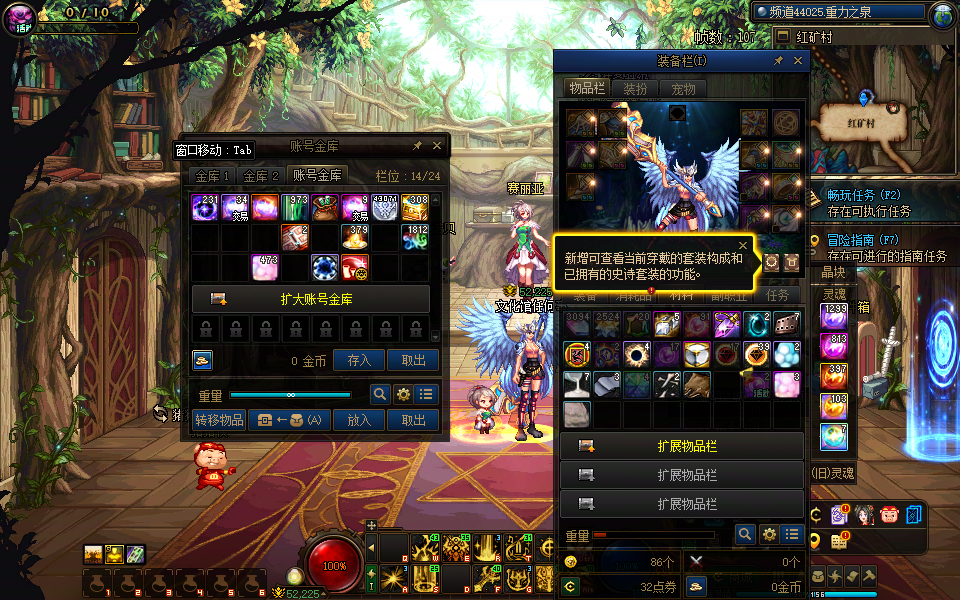Open the 畅玩任务 (F2) quest tracker entry
960x600 pixels.
[865, 195]
